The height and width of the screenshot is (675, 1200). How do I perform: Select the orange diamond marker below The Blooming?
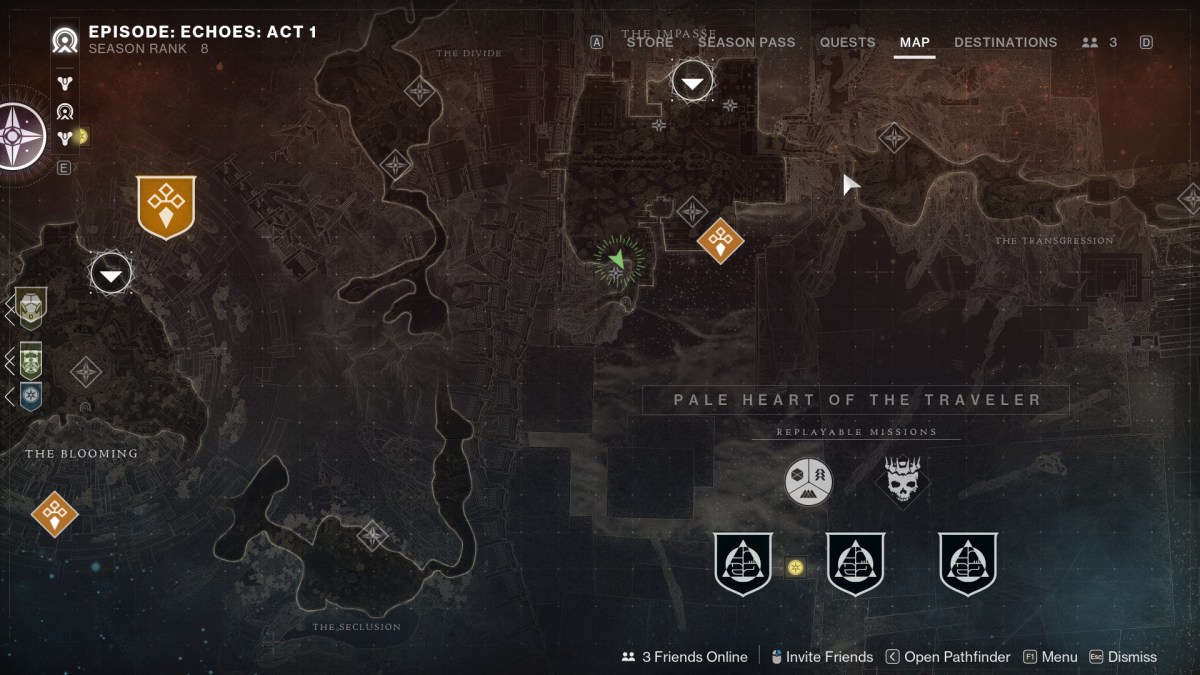(54, 514)
